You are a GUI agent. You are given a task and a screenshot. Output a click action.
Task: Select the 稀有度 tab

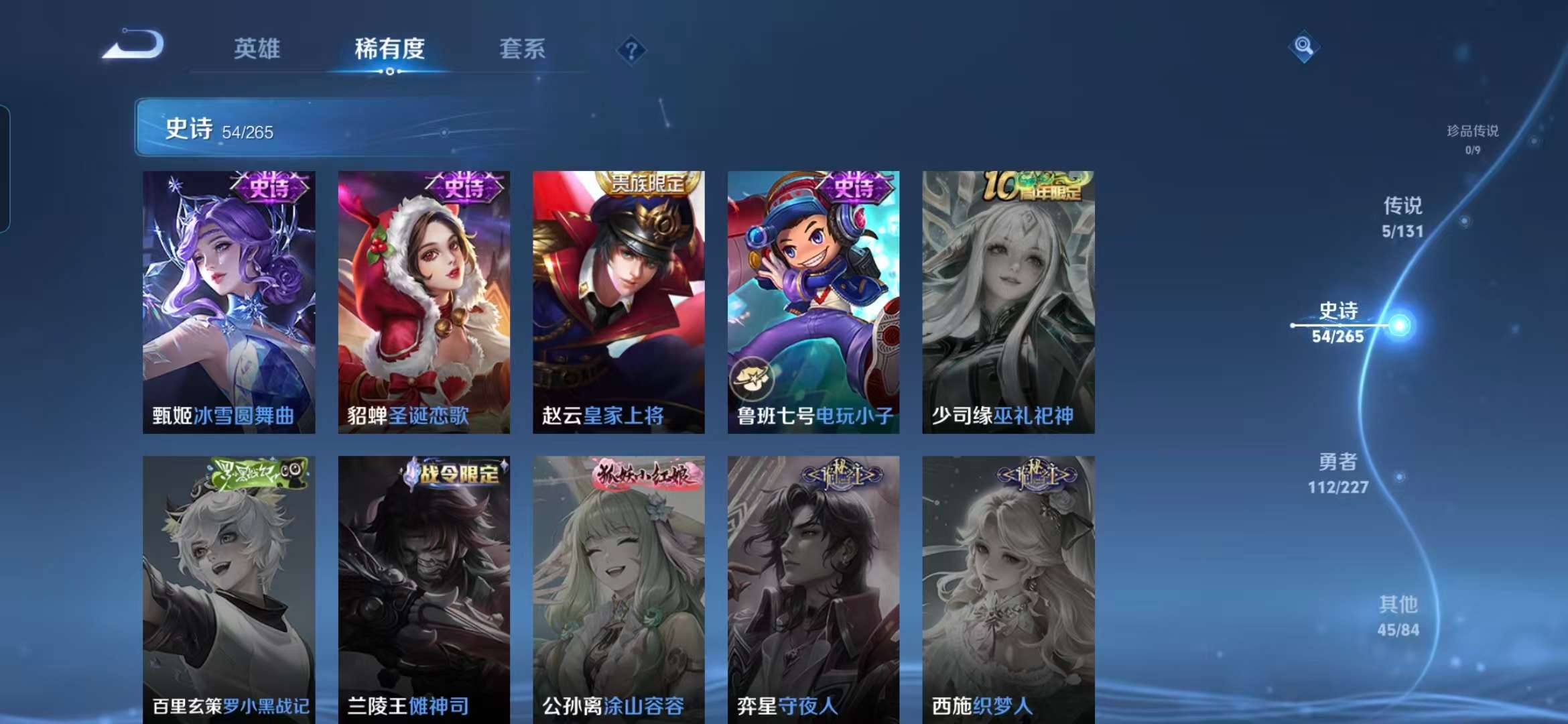(389, 49)
